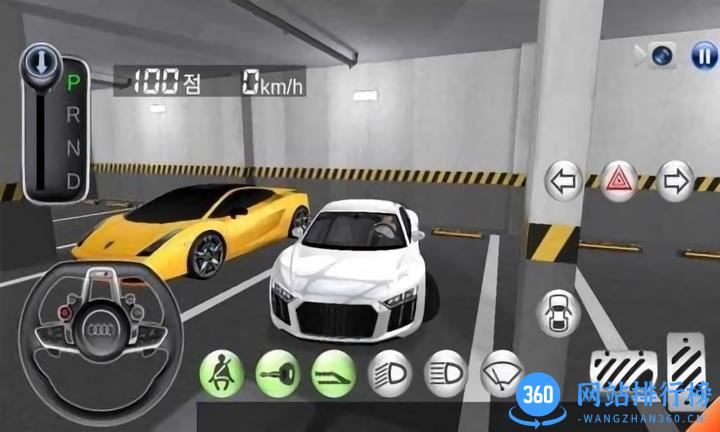Select the D gear on the shifter
The image size is (720, 432).
click(x=72, y=182)
